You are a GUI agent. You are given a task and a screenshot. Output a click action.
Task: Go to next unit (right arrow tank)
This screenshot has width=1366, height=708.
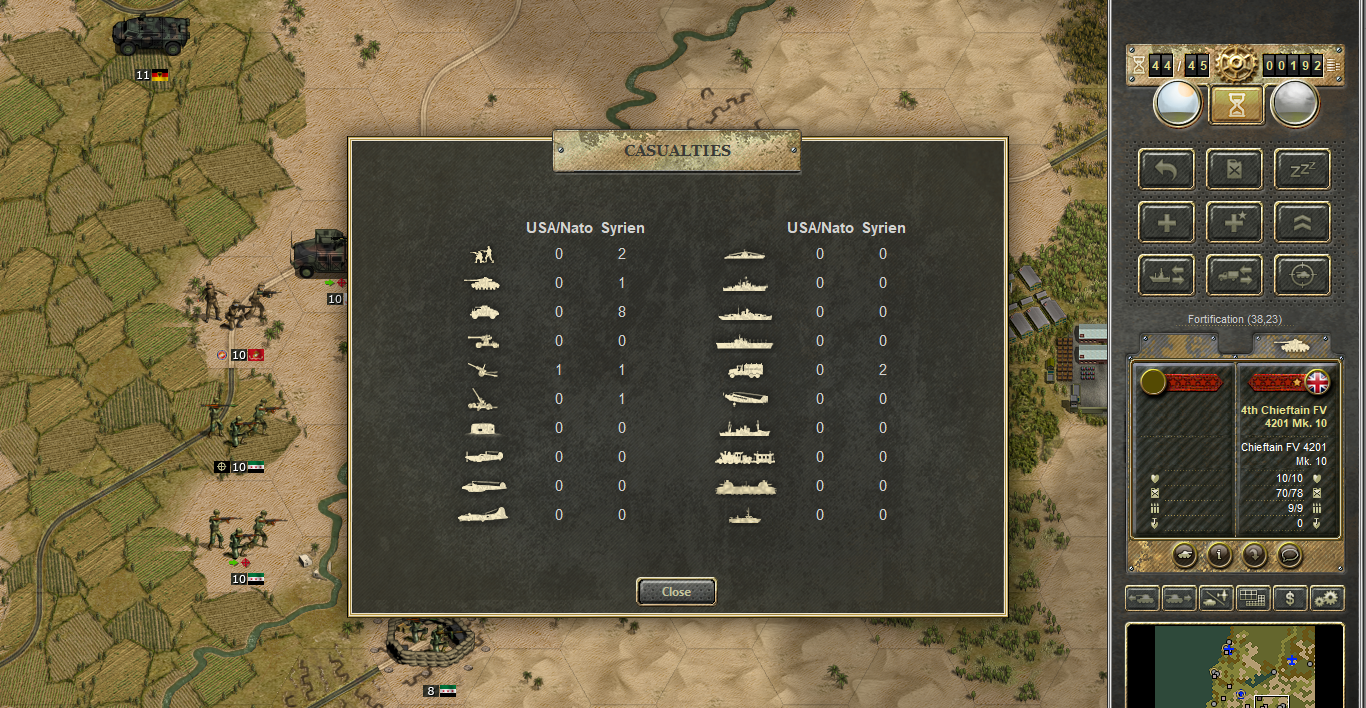(1179, 598)
